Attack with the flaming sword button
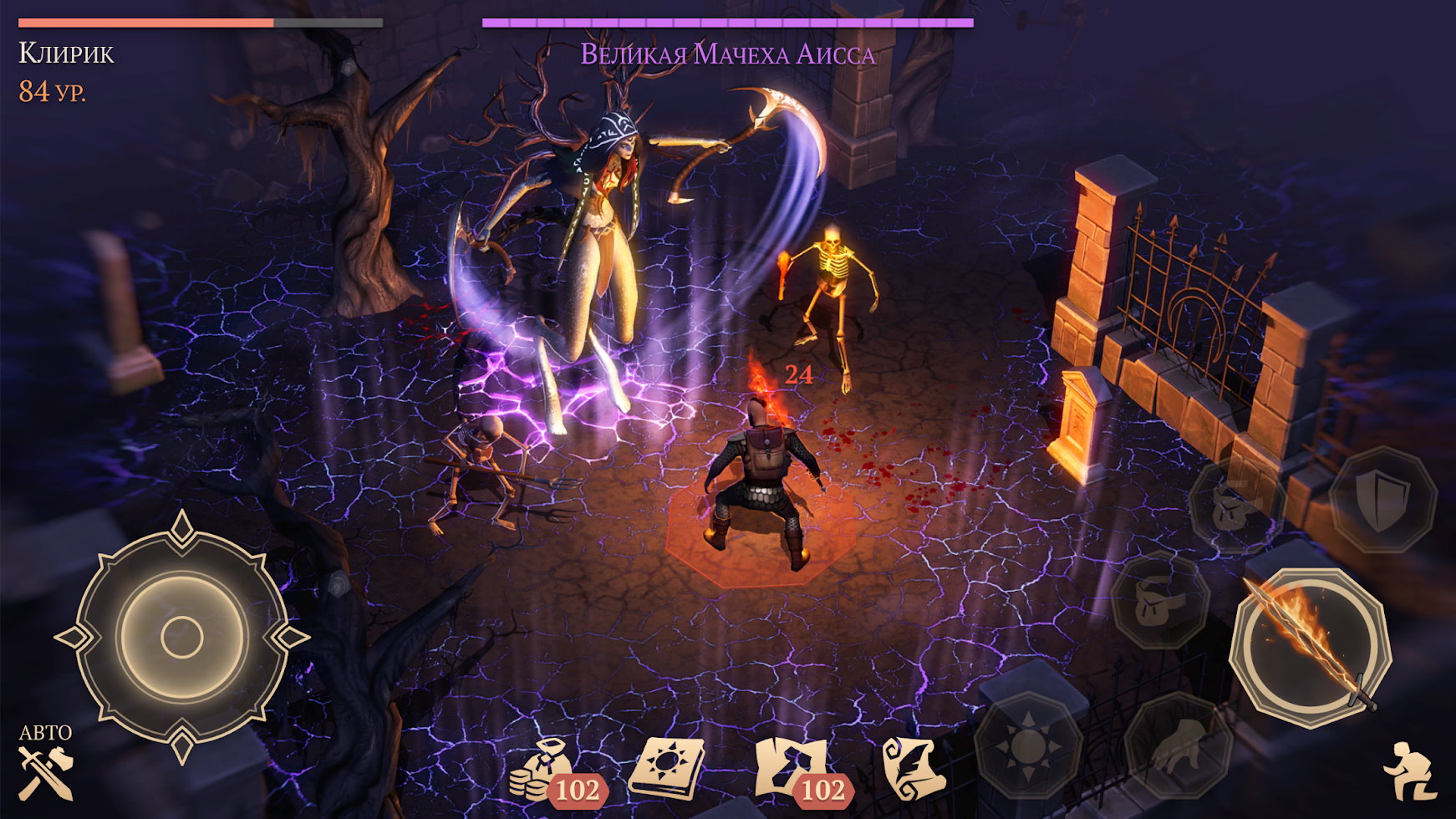The height and width of the screenshot is (819, 1456). coord(1310,648)
